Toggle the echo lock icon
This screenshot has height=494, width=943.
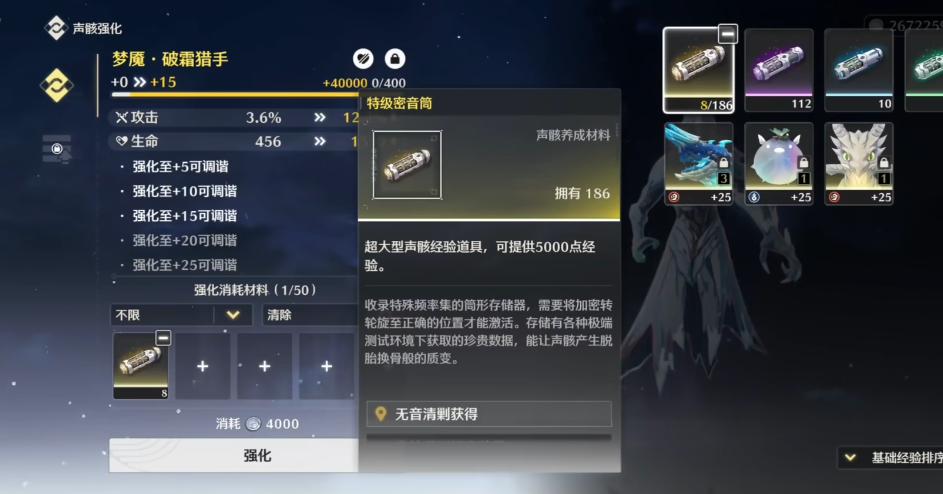point(395,59)
